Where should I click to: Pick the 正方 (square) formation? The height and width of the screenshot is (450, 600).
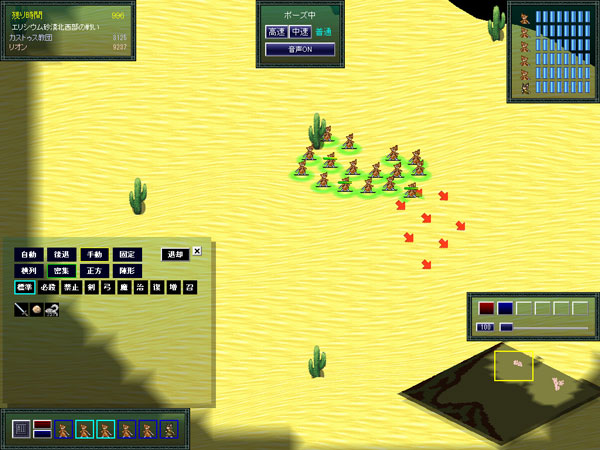click(94, 271)
